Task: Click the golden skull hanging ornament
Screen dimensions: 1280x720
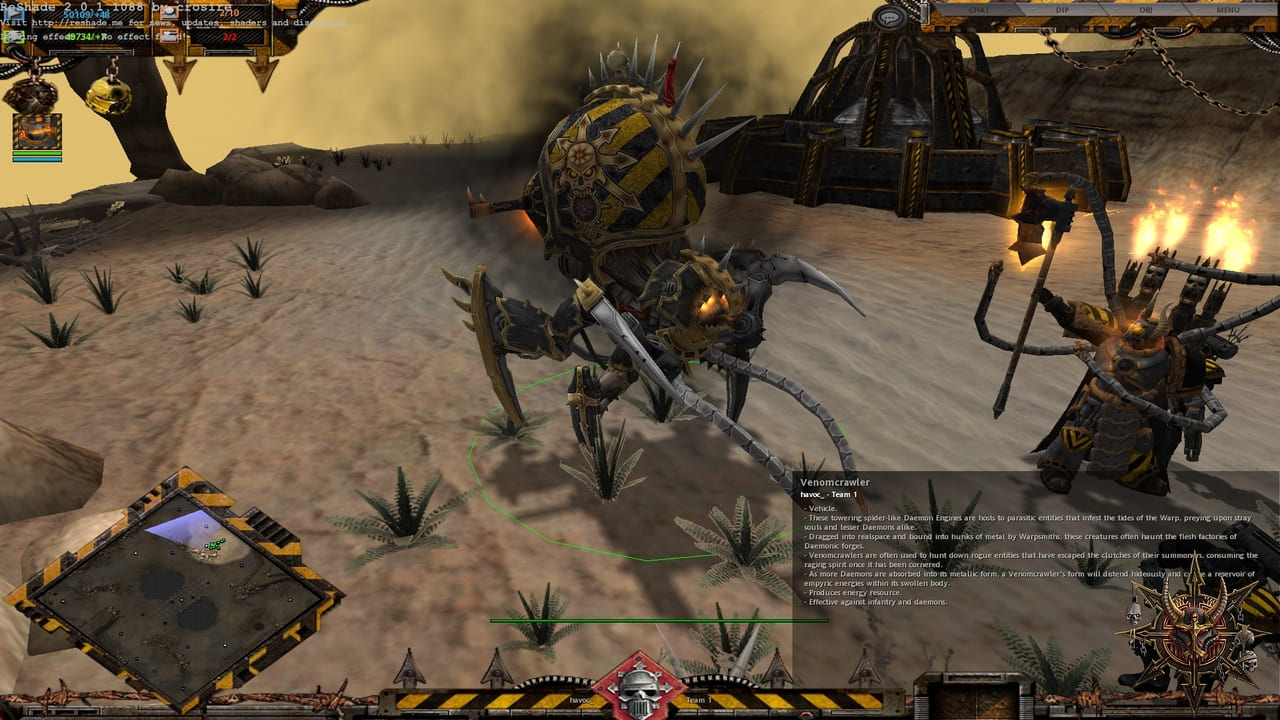Action: 108,96
